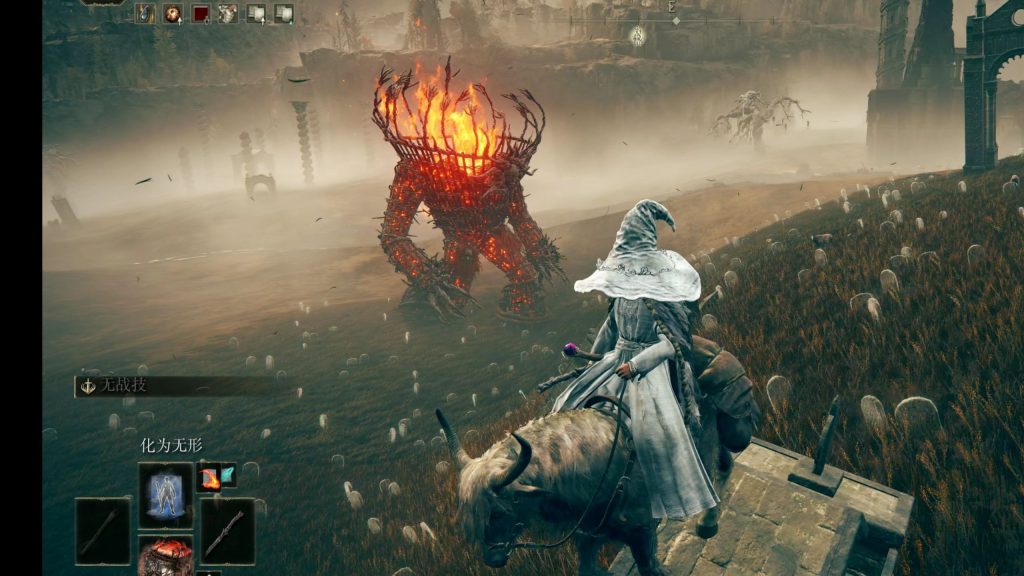Click the dark red square buff icon

(201, 13)
